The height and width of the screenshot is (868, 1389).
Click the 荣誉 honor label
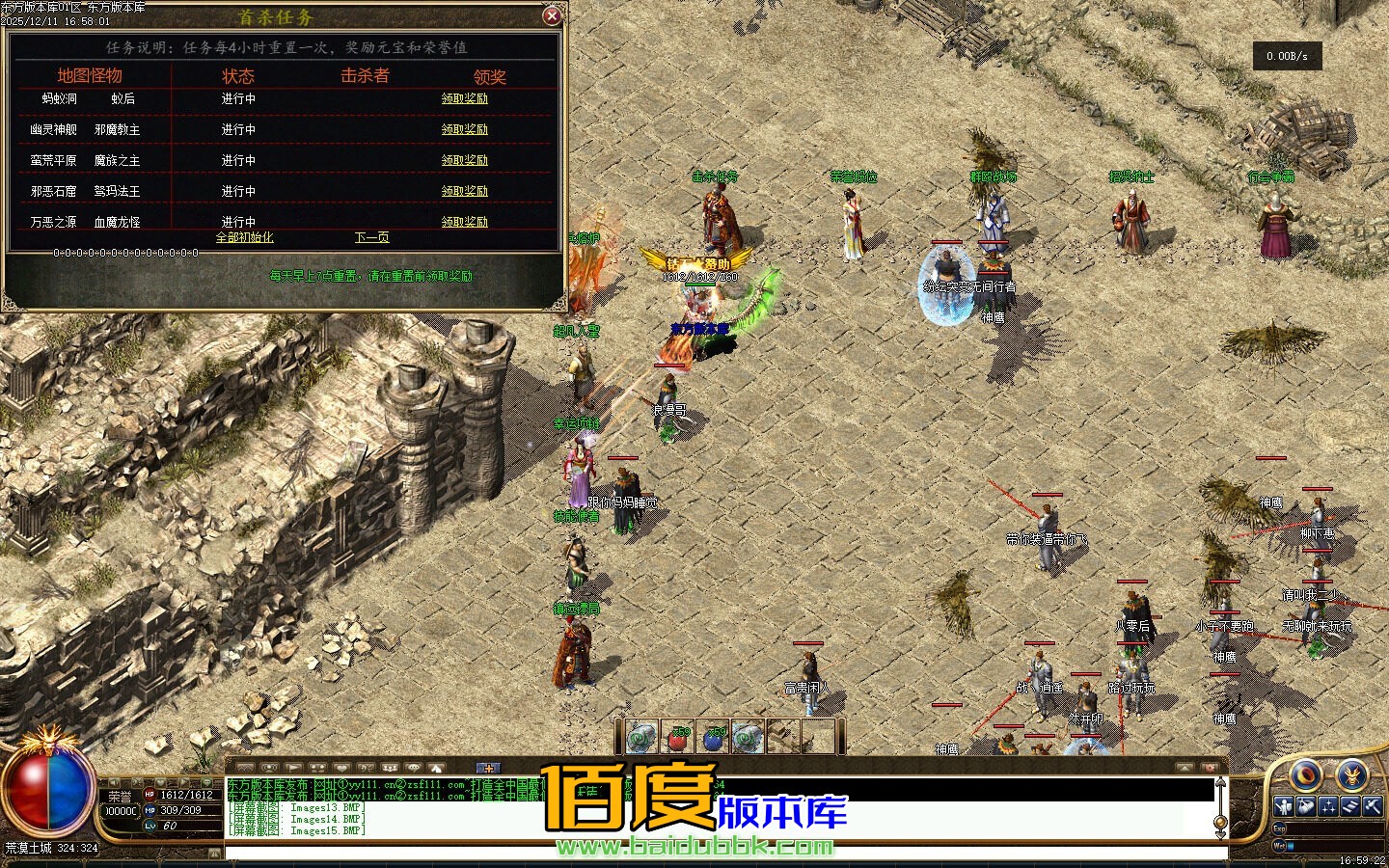click(x=120, y=797)
